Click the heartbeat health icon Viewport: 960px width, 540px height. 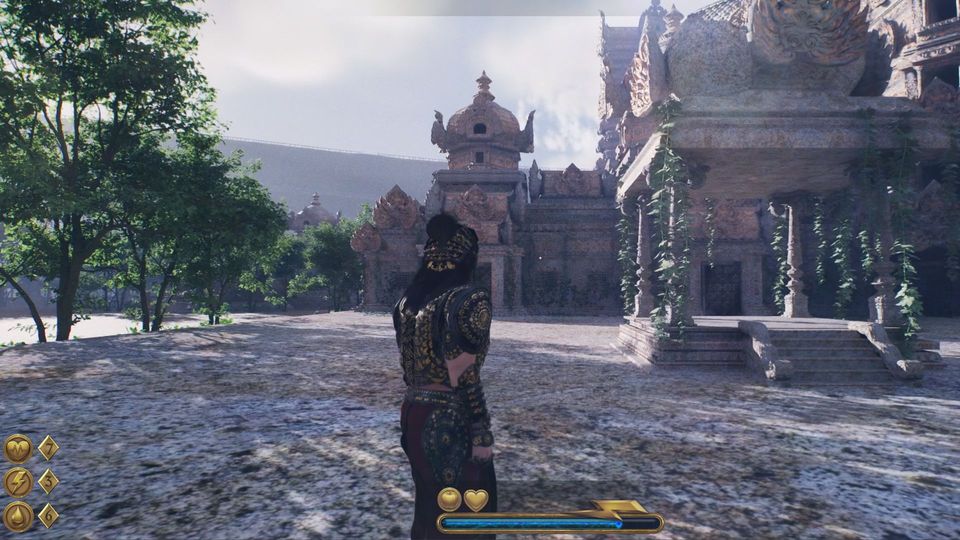(x=17, y=448)
